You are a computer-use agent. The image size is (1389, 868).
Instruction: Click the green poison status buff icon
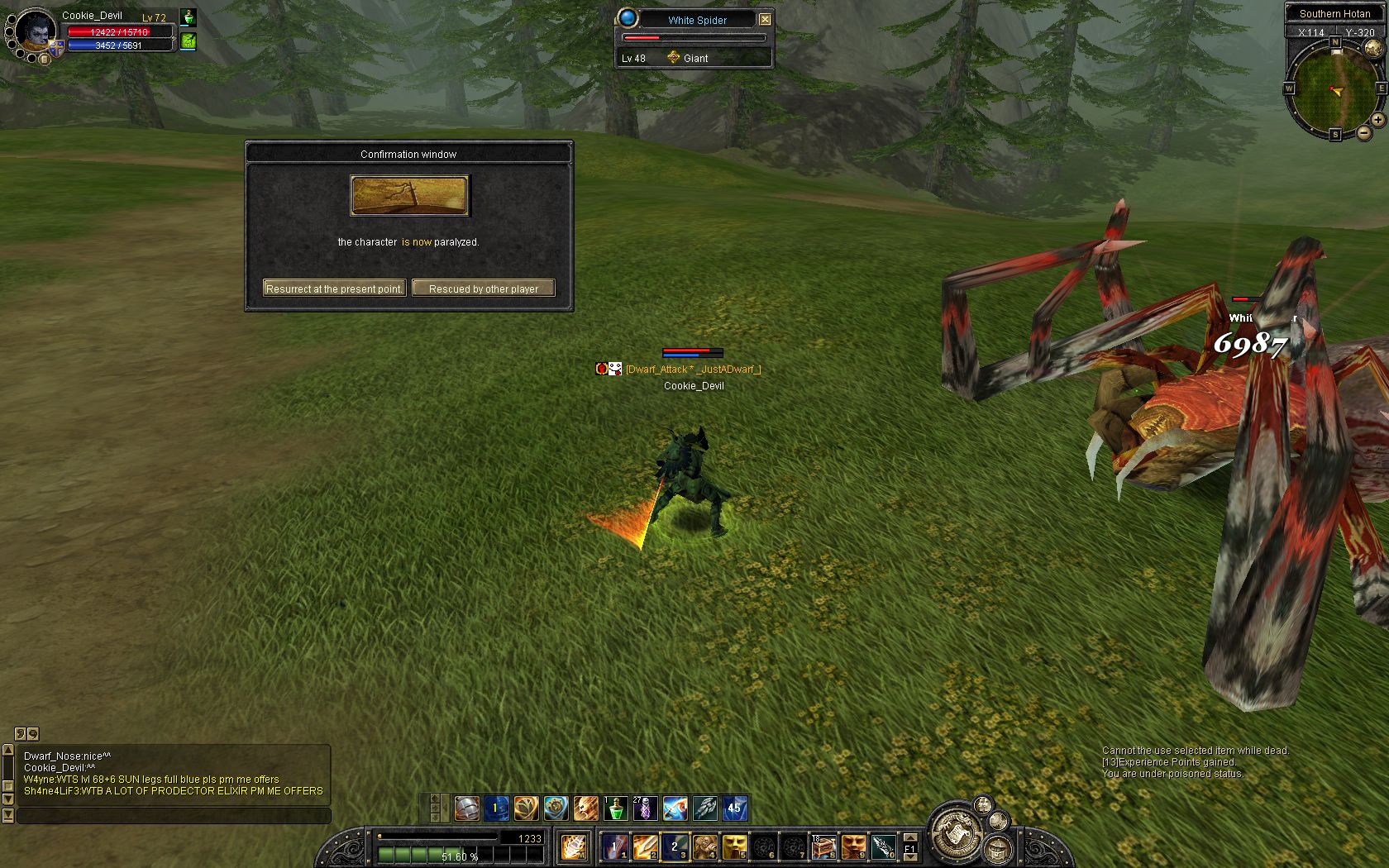click(189, 40)
